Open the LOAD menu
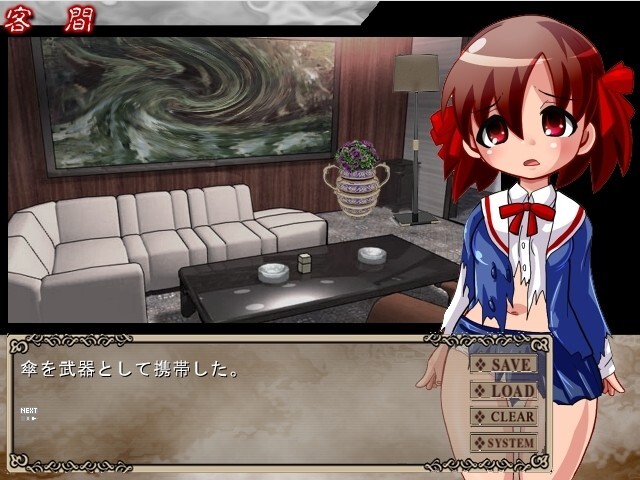Screen dimensions: 640x480 click(x=504, y=390)
